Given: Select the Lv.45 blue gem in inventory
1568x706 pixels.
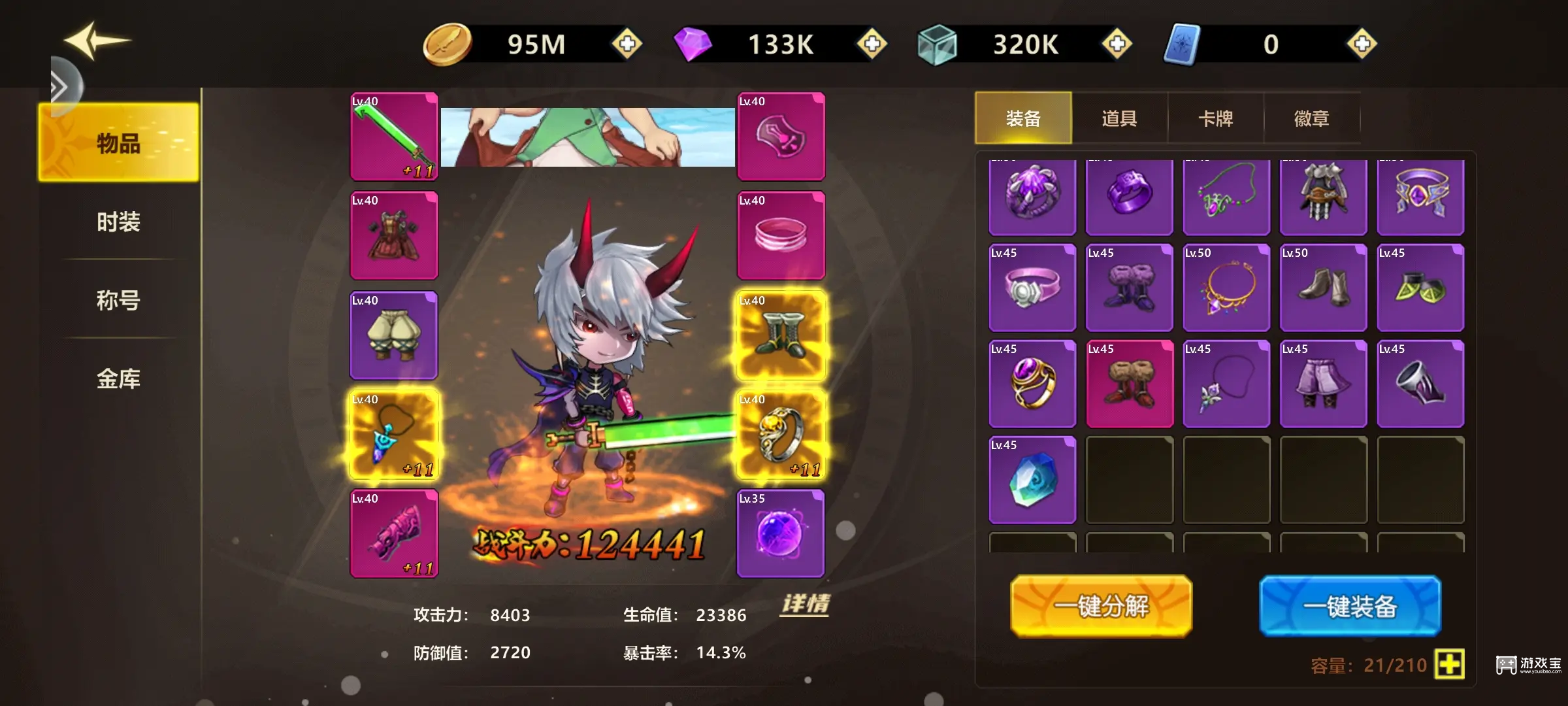Looking at the screenshot, I should (1032, 479).
